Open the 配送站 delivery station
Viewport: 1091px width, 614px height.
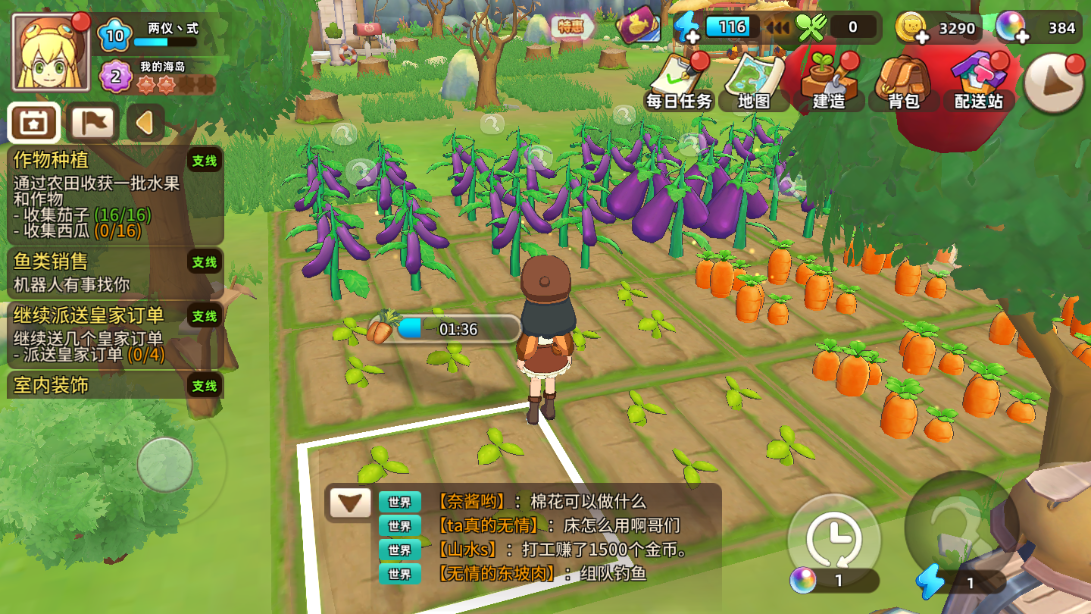[x=978, y=80]
